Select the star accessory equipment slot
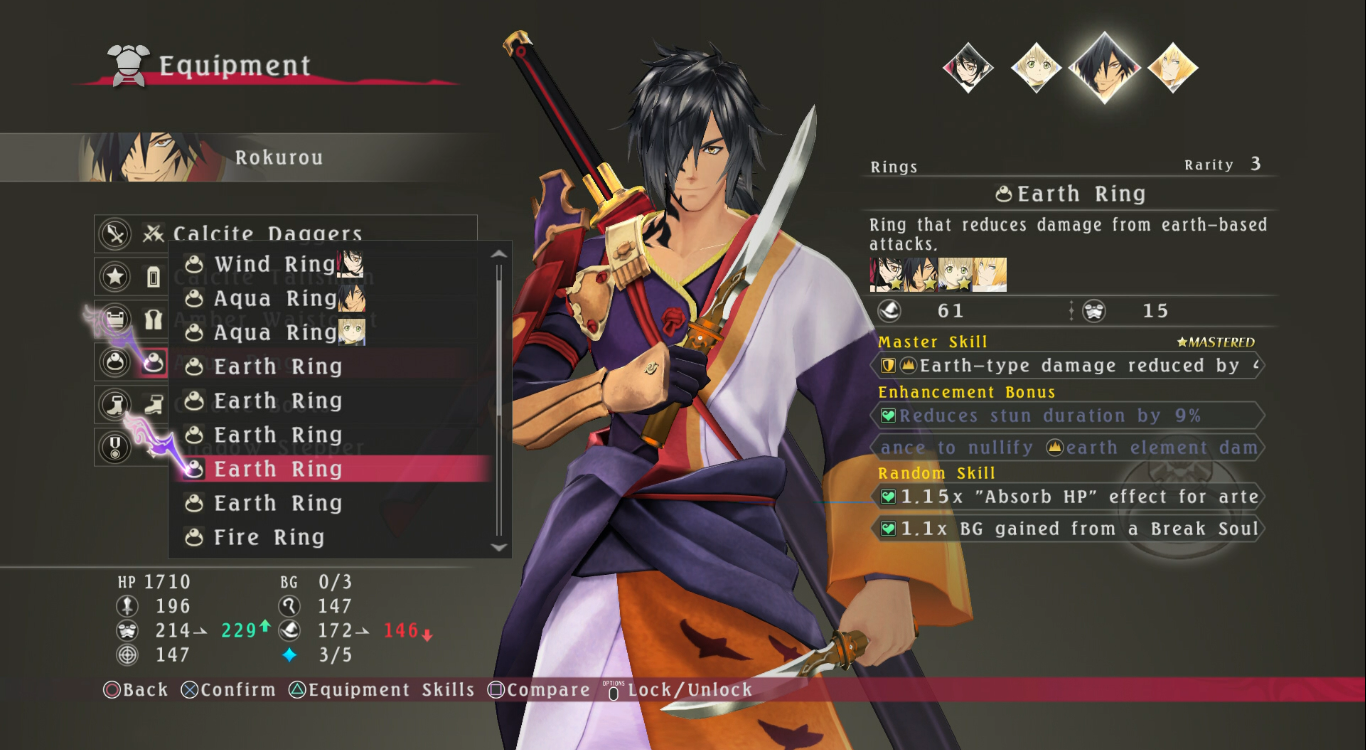Image resolution: width=1366 pixels, height=750 pixels. pyautogui.click(x=117, y=276)
